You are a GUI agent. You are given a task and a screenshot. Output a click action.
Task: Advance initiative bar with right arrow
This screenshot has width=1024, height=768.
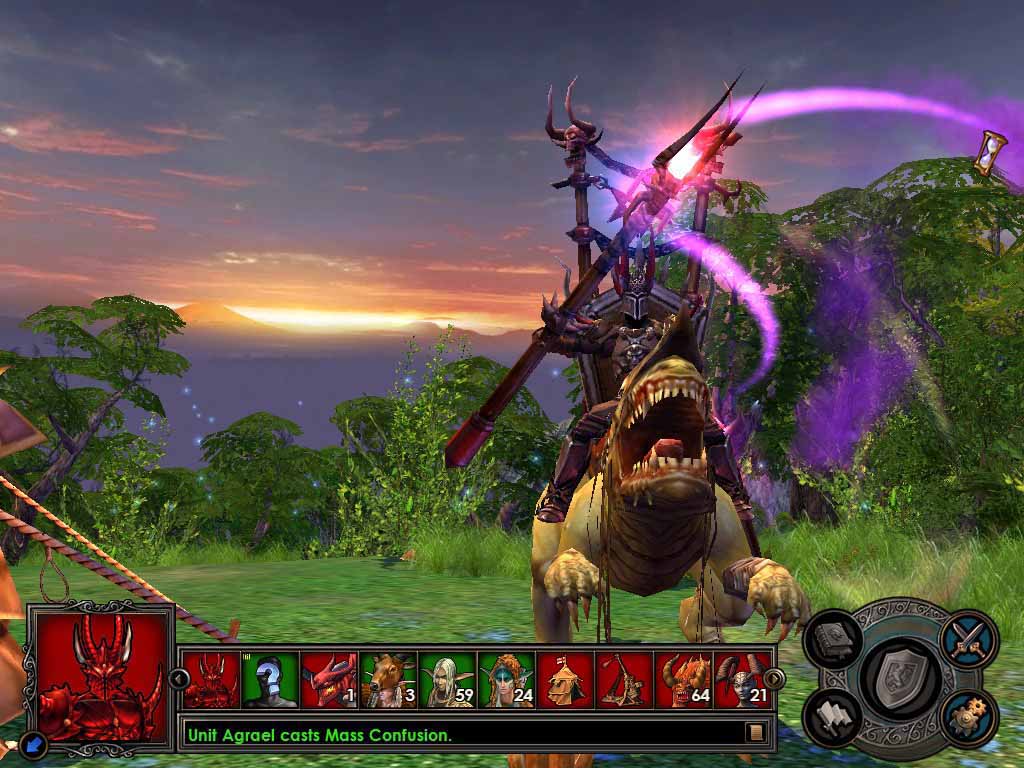[774, 679]
